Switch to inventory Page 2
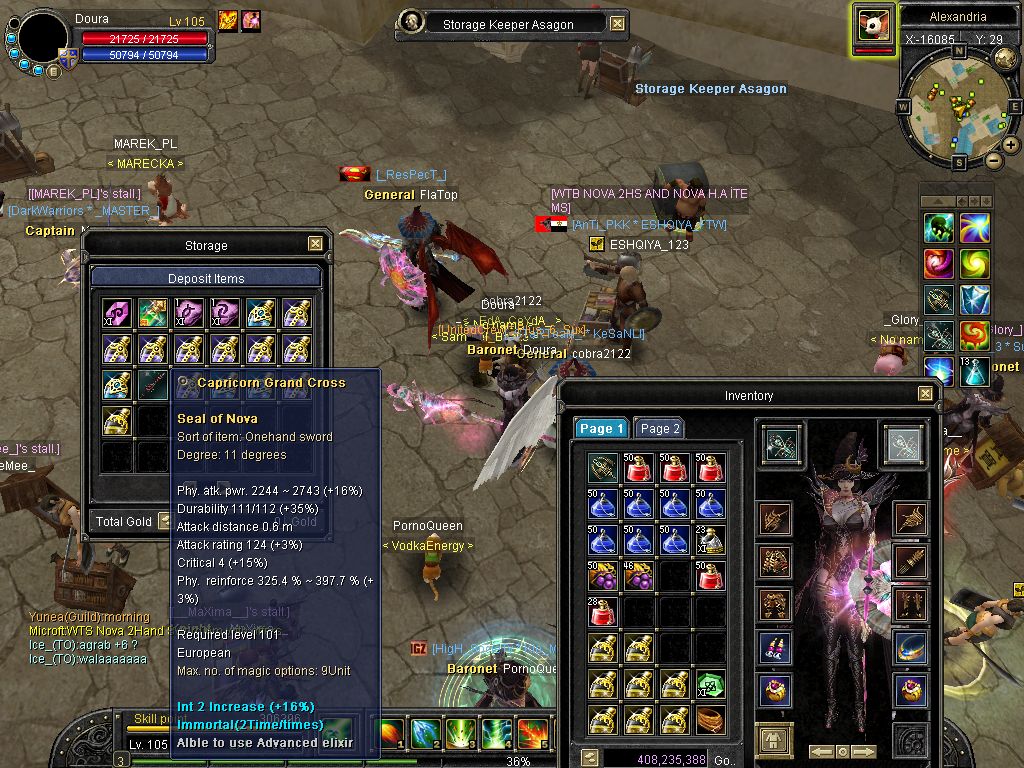 [x=659, y=428]
